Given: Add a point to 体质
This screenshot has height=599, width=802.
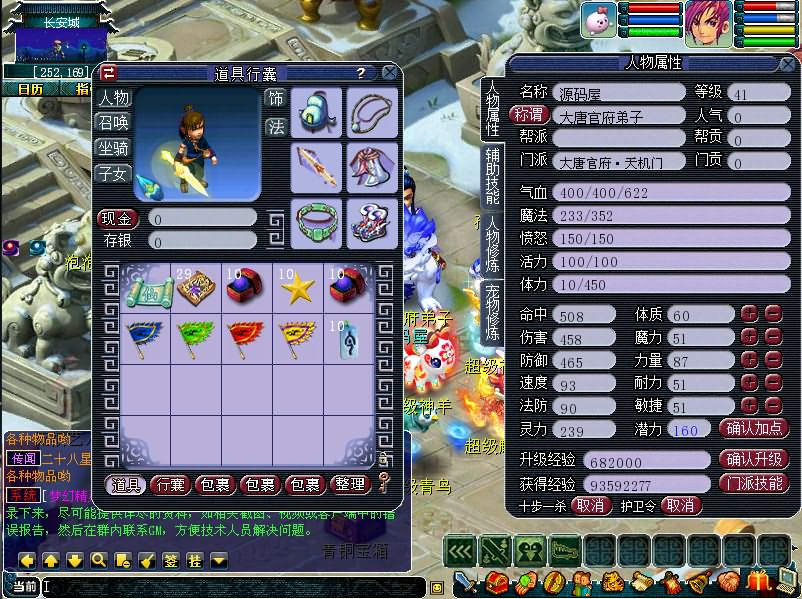Looking at the screenshot, I should 749,315.
